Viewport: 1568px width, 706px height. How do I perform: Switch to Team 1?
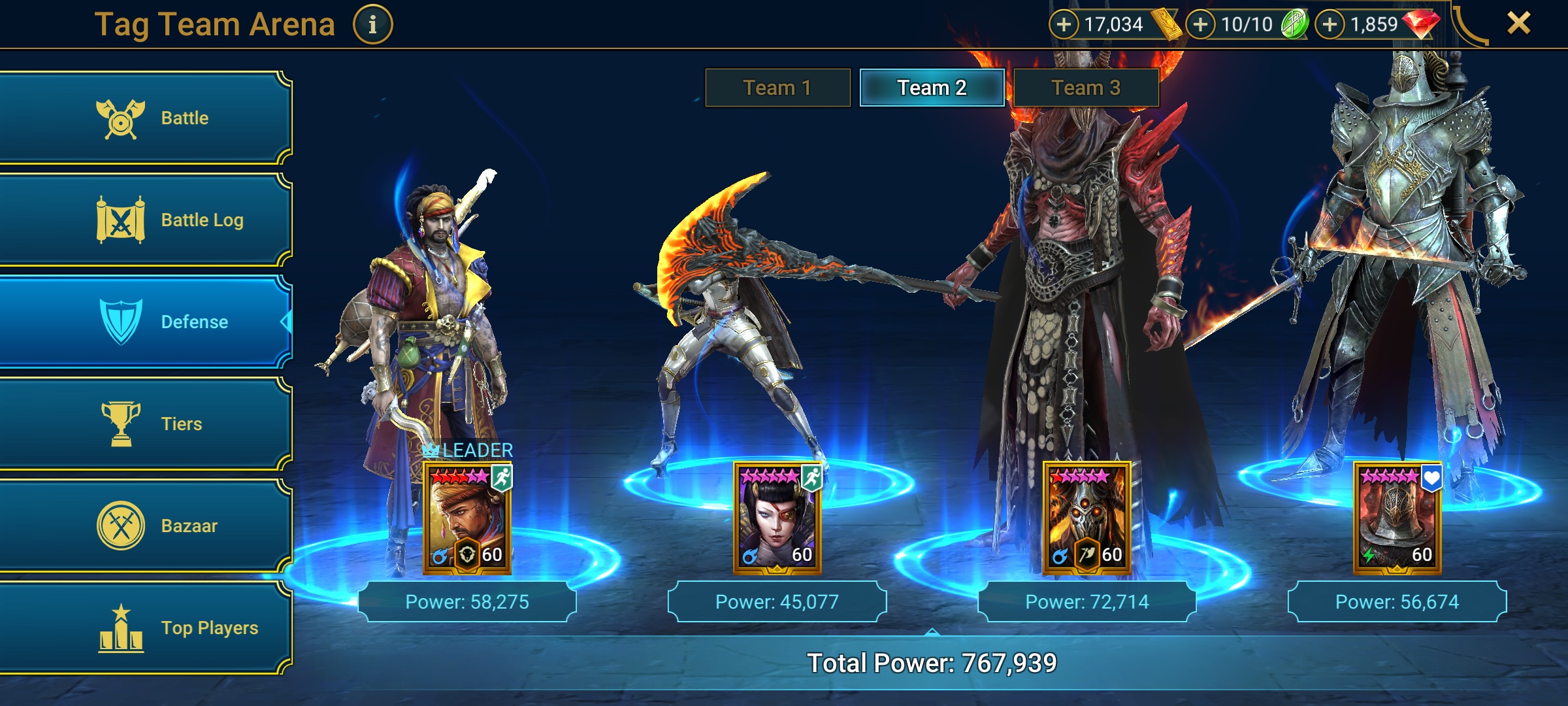point(777,86)
